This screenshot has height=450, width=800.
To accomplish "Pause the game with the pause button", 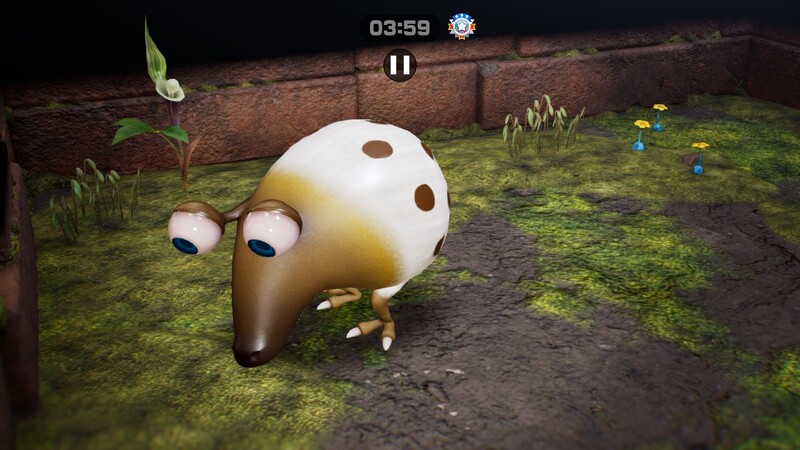I will pos(399,65).
